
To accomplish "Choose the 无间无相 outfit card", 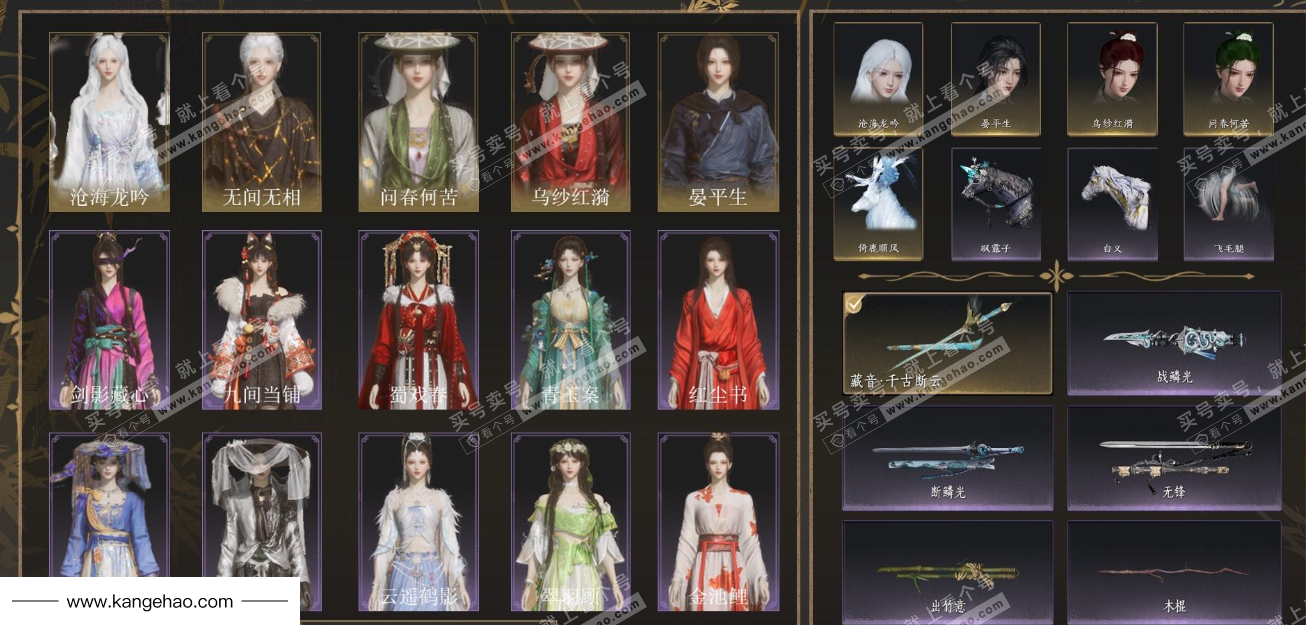I will (x=261, y=121).
